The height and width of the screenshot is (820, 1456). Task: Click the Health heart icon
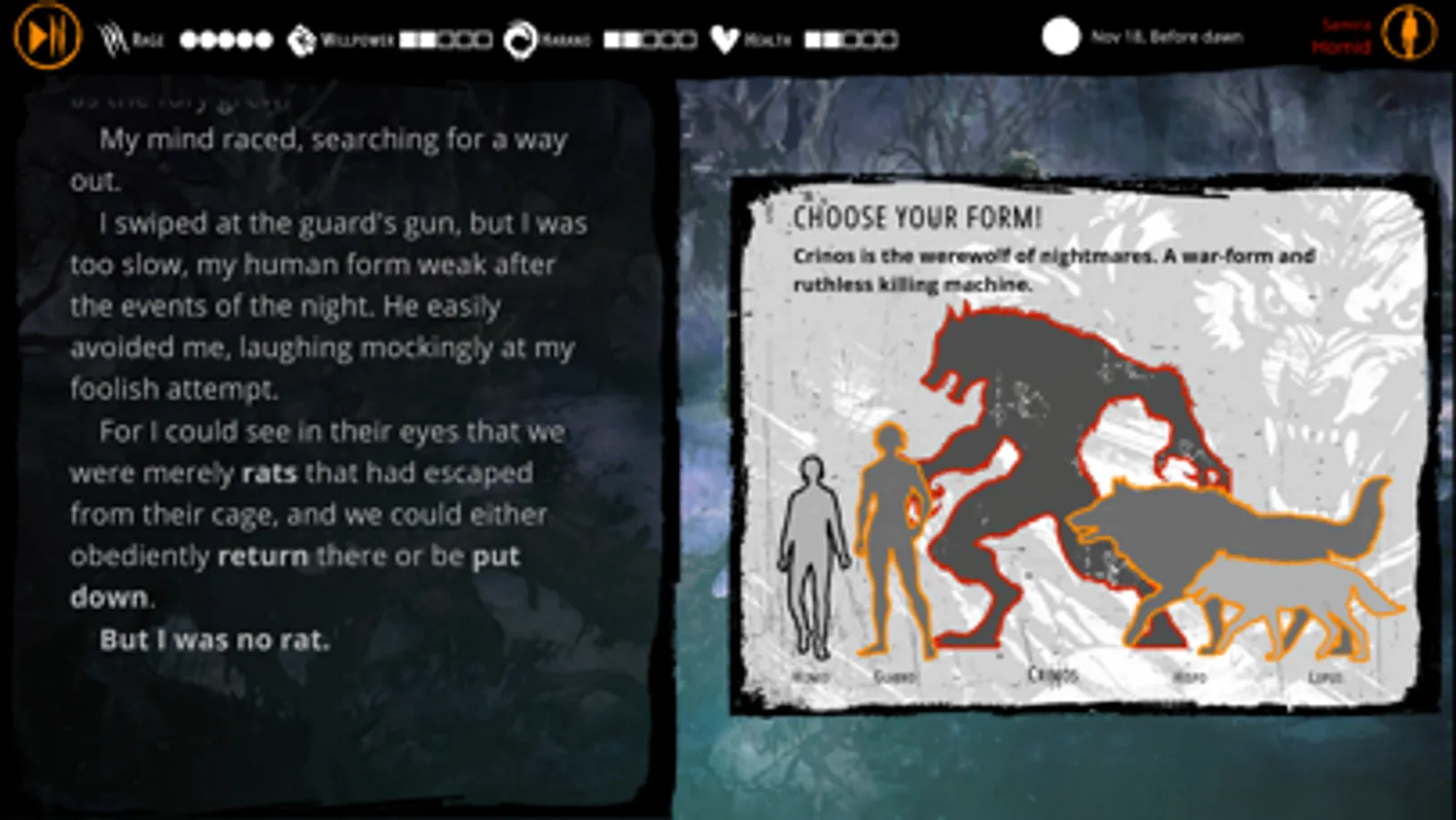pos(725,36)
